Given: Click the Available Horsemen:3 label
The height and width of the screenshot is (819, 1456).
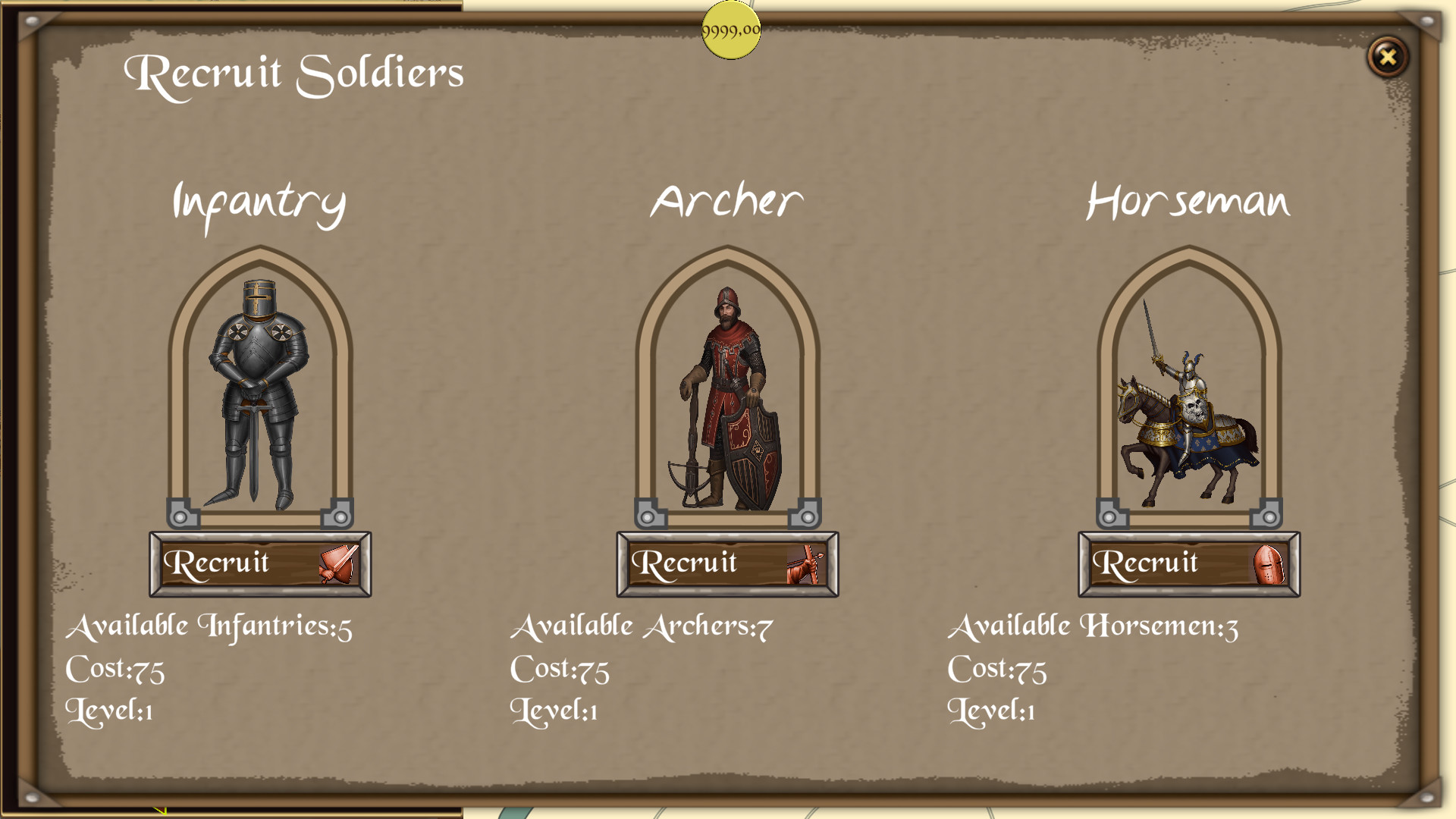Looking at the screenshot, I should (x=1095, y=626).
